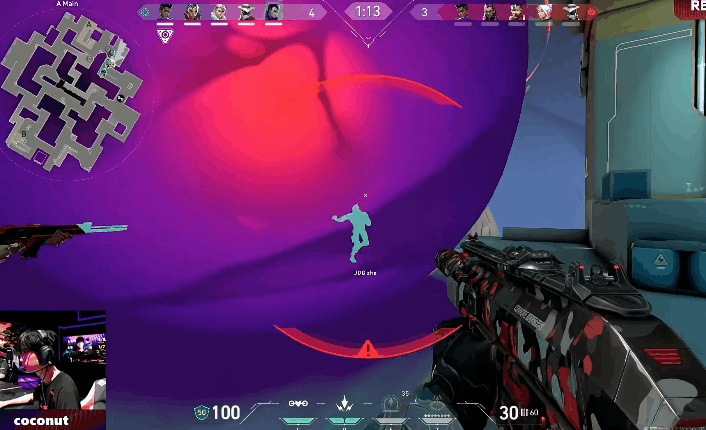Select the agent portrait beside the score 4
Image resolution: width=706 pixels, height=430 pixels.
click(273, 12)
